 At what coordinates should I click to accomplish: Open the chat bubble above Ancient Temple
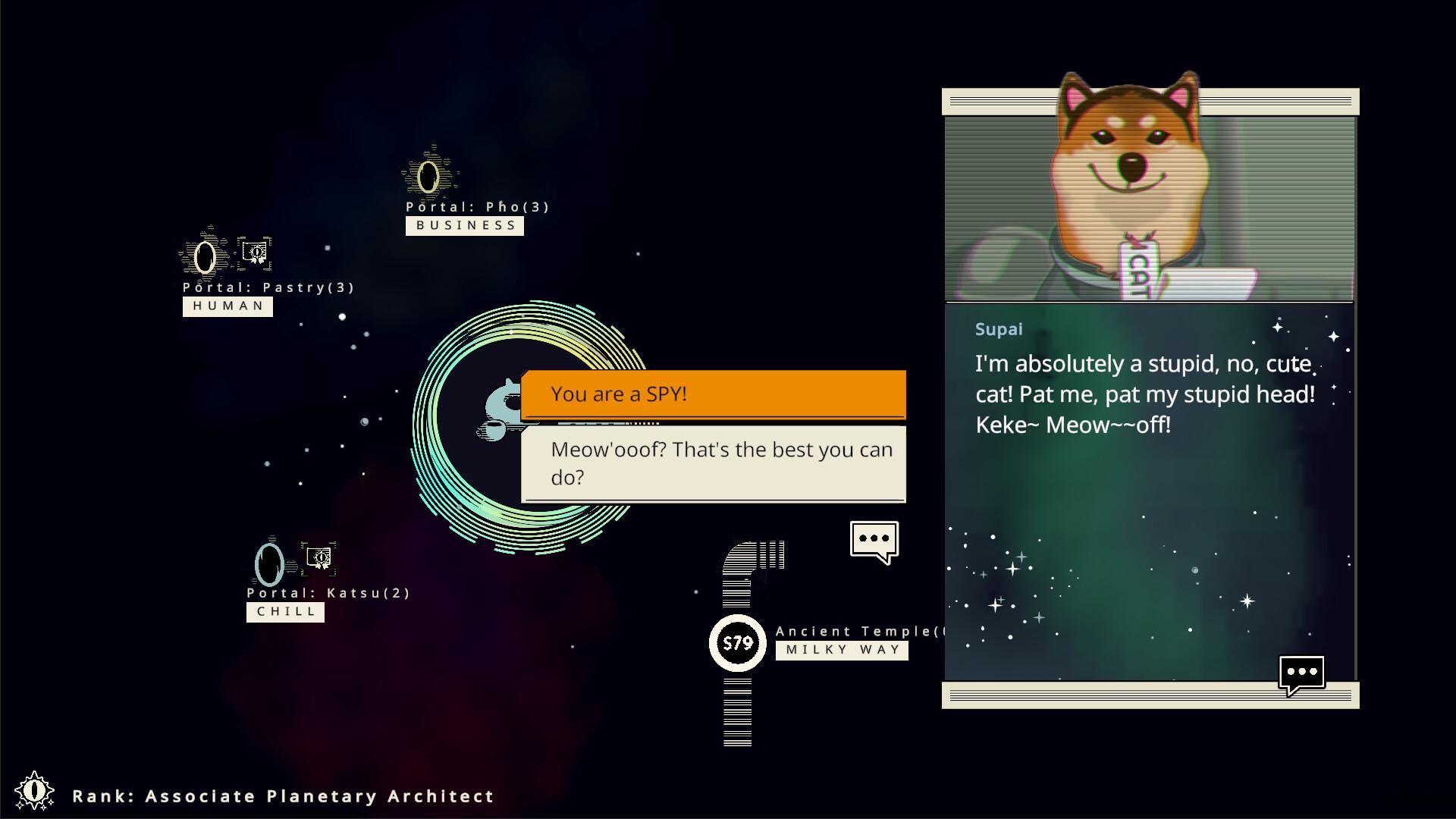[875, 539]
